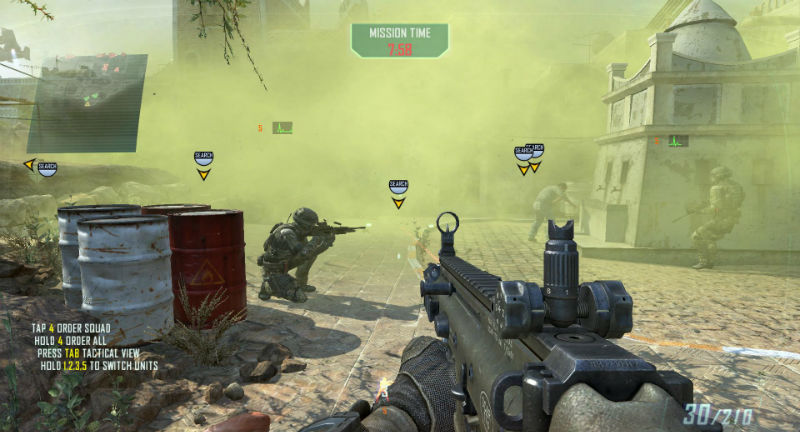Image resolution: width=800 pixels, height=432 pixels.
Task: Select the SEARCH marker with left-pointing arrow
Action: [x=46, y=167]
